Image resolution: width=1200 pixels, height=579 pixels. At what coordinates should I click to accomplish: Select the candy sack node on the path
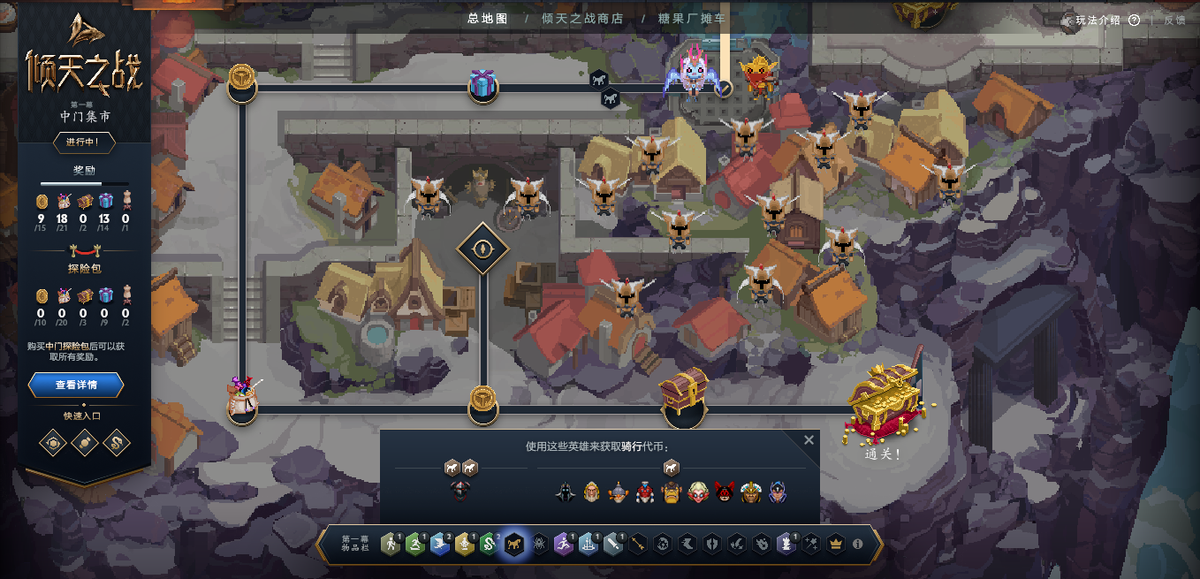tap(241, 397)
